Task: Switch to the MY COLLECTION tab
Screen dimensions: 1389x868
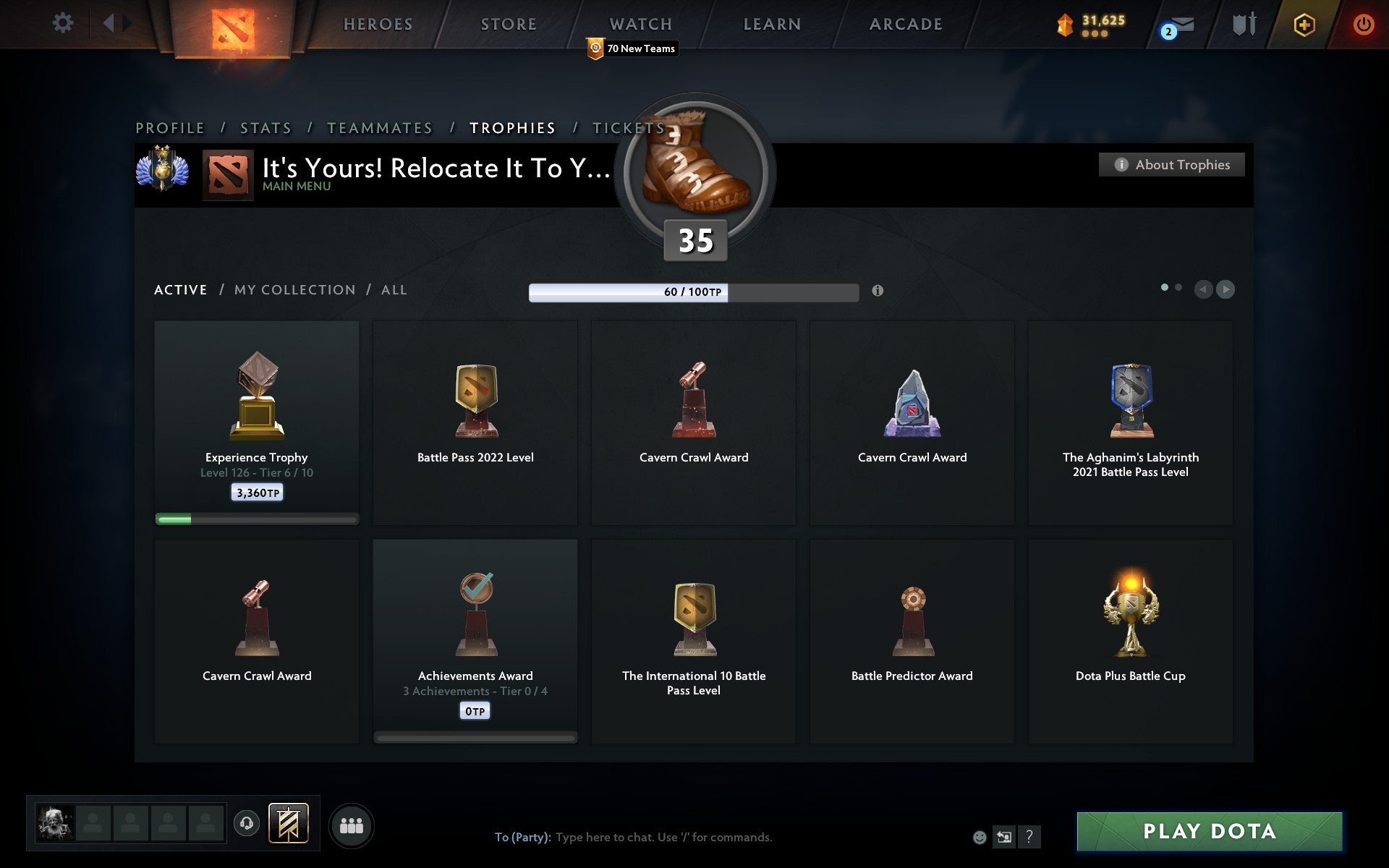Action: 294,289
